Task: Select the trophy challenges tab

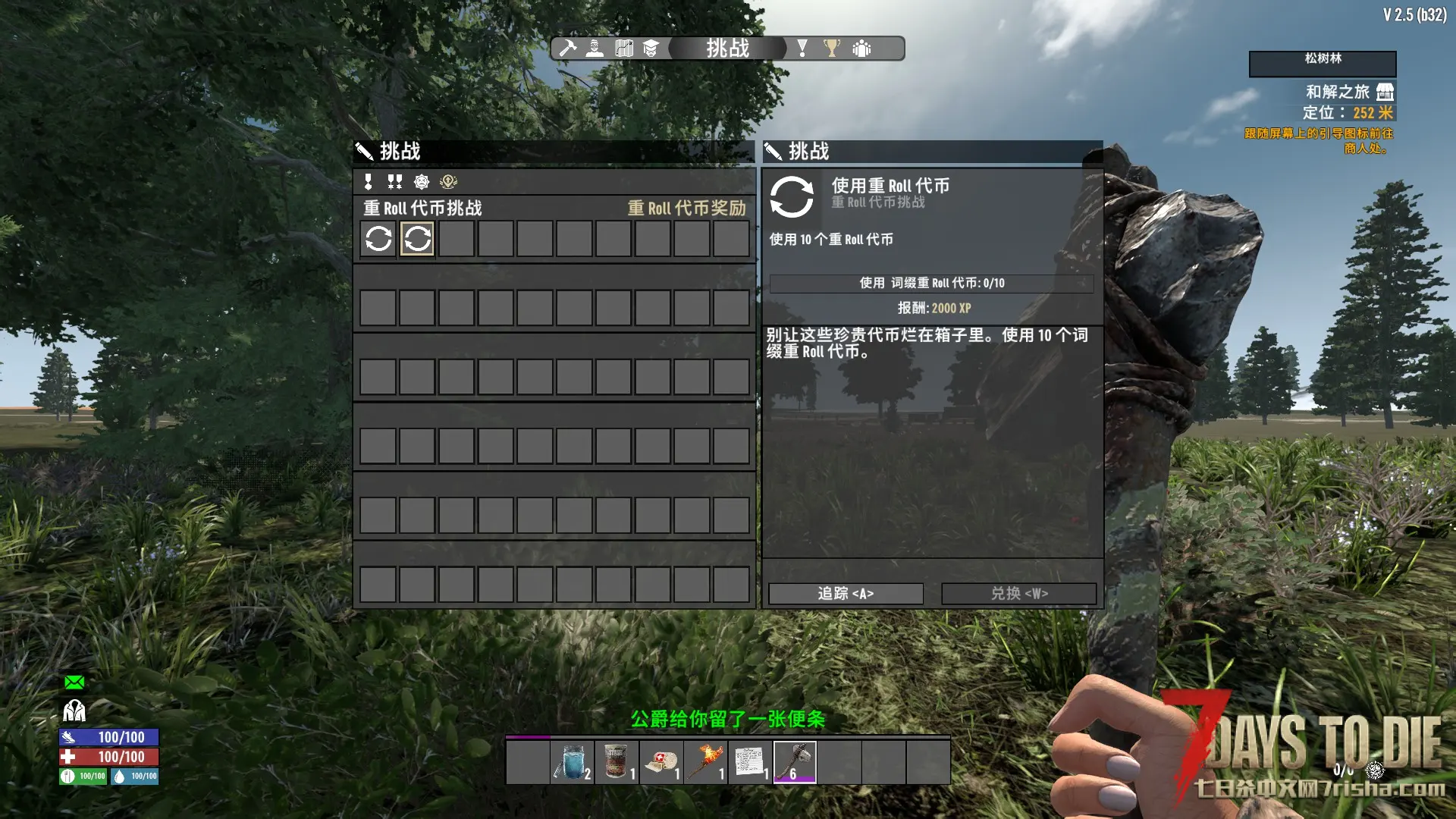Action: (x=832, y=49)
